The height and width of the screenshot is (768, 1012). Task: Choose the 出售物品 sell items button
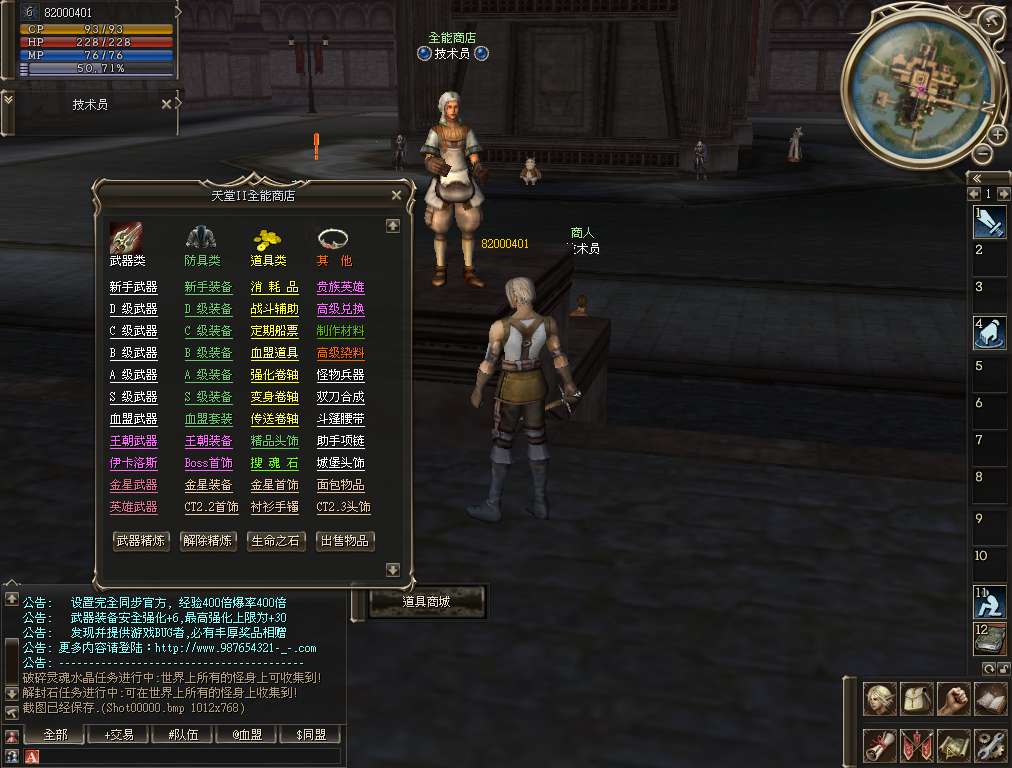(x=345, y=541)
